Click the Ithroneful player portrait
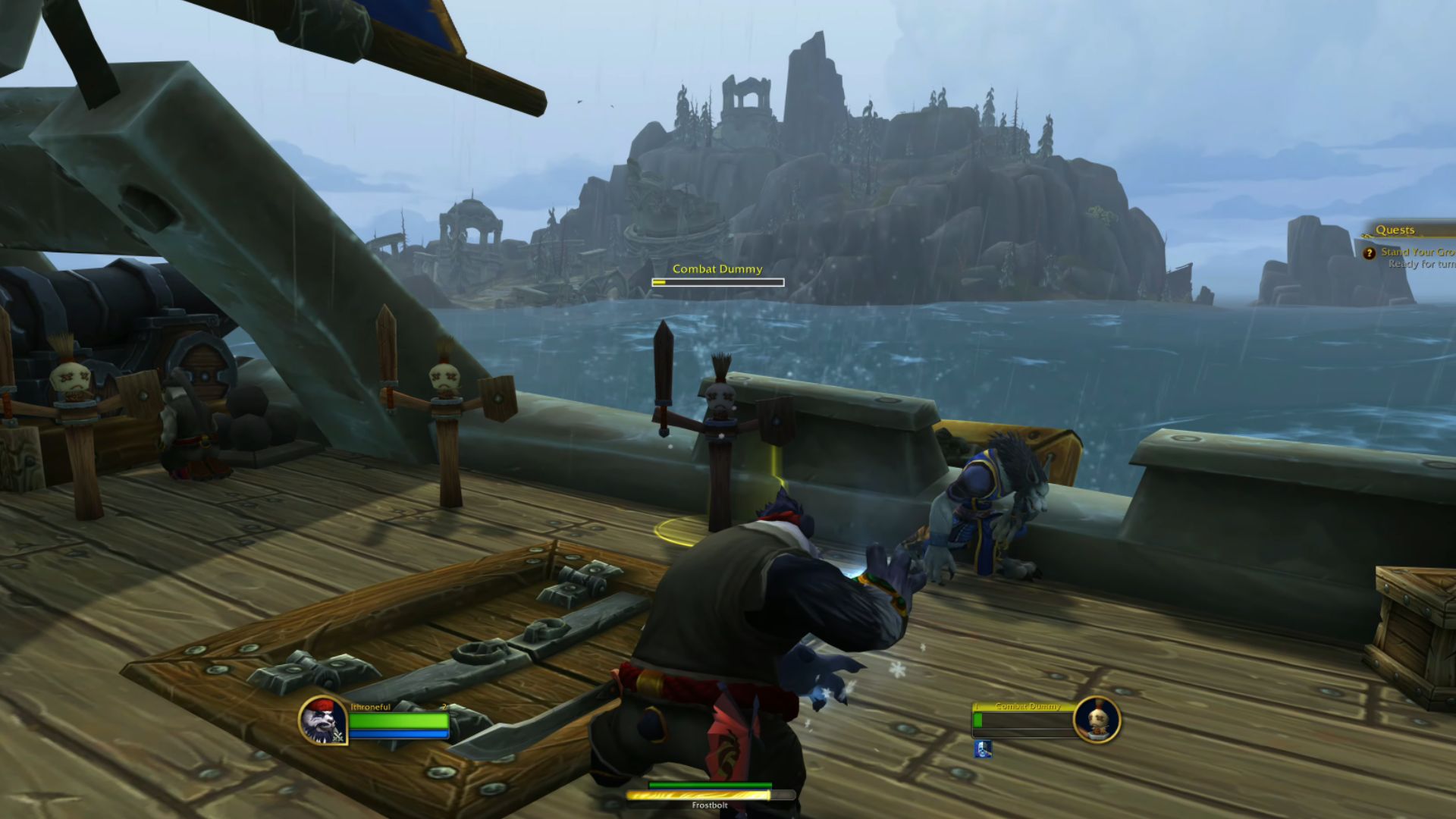1456x819 pixels. [323, 720]
